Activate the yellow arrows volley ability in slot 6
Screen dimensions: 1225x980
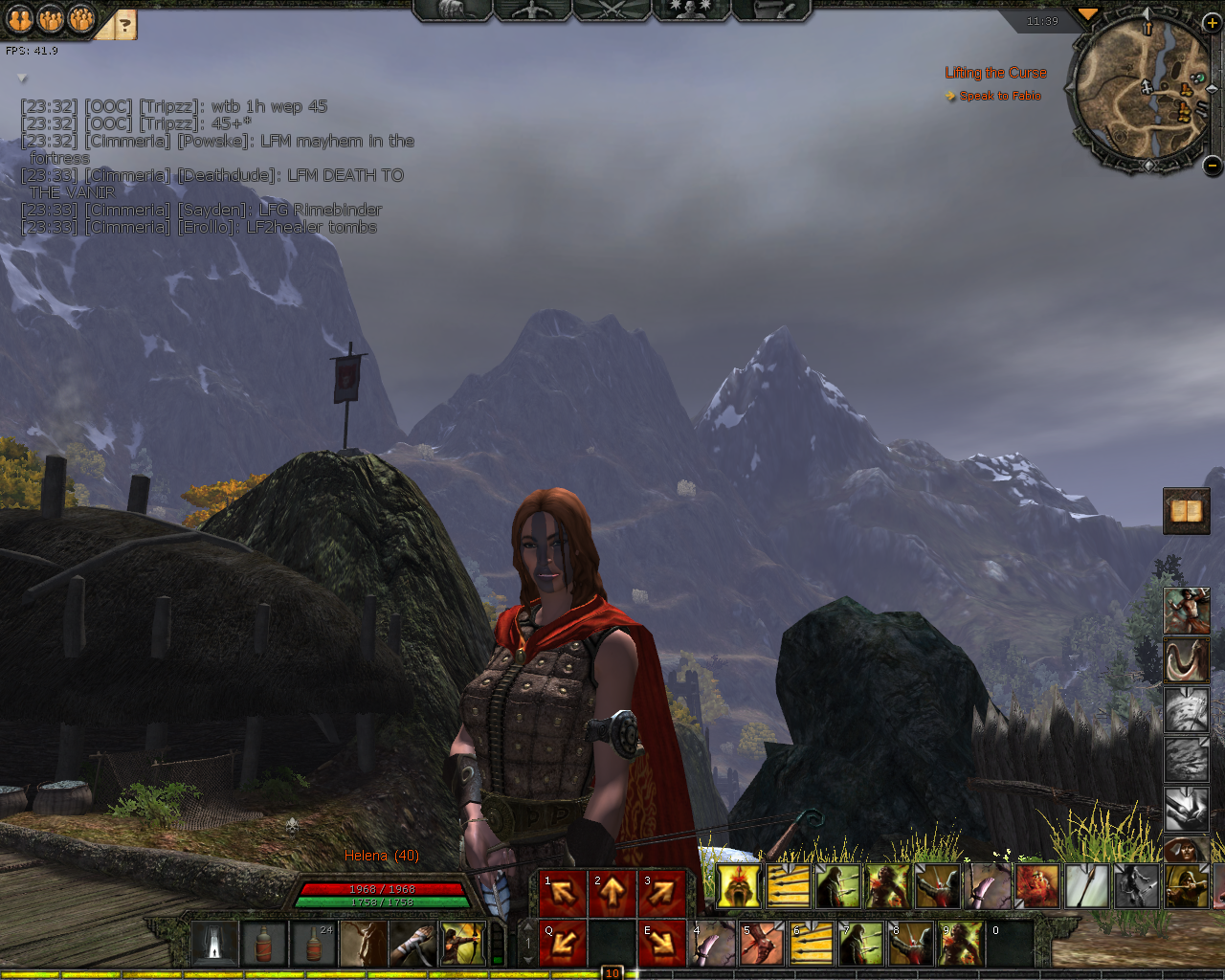(x=812, y=944)
